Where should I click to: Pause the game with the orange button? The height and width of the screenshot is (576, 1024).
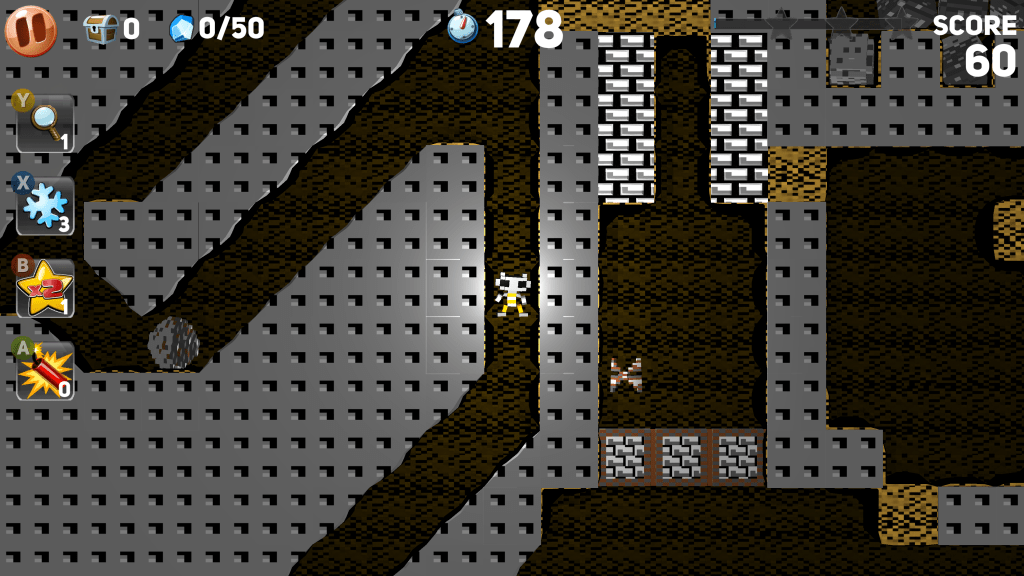pos(30,30)
